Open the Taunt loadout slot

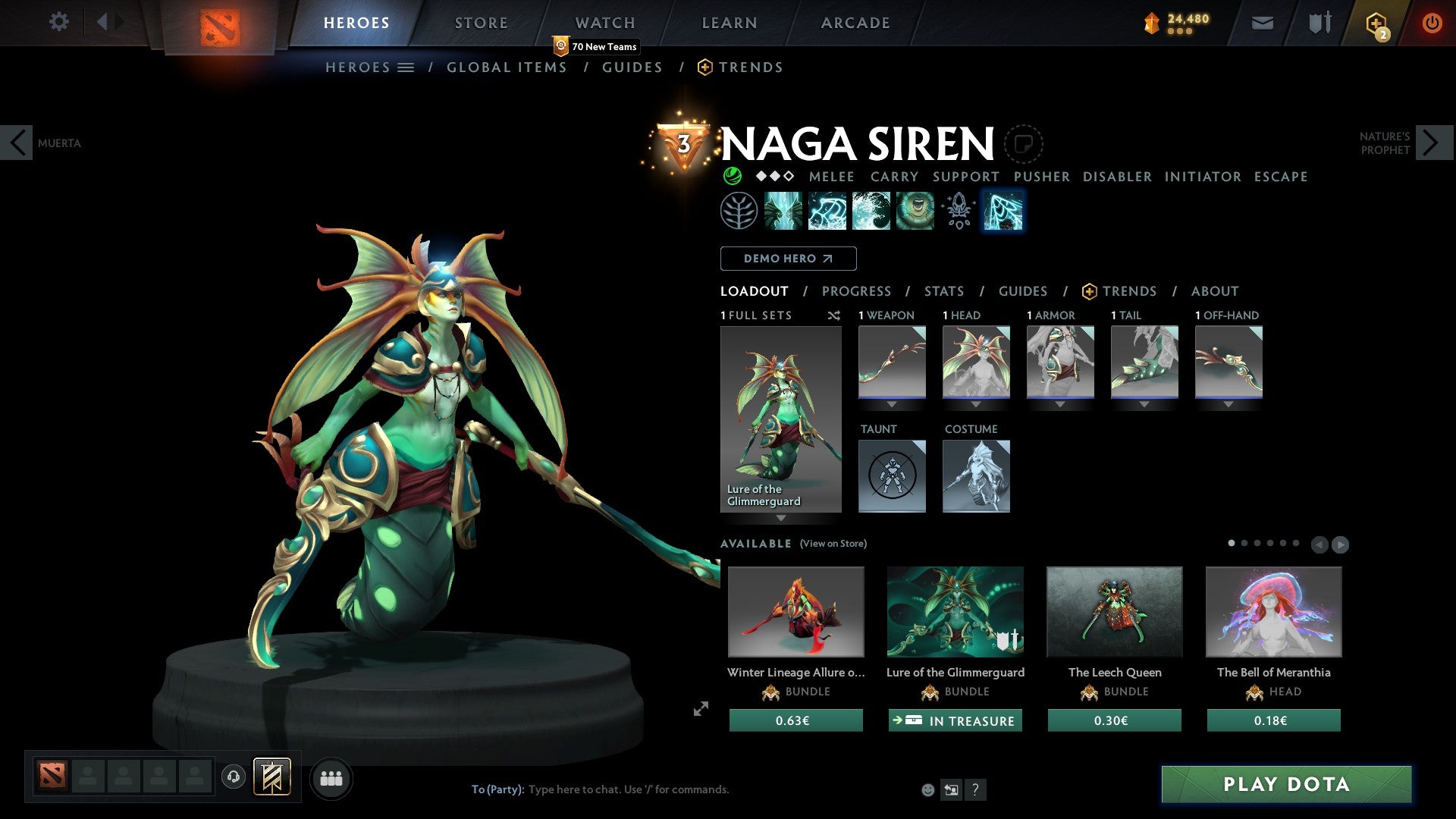(x=892, y=476)
